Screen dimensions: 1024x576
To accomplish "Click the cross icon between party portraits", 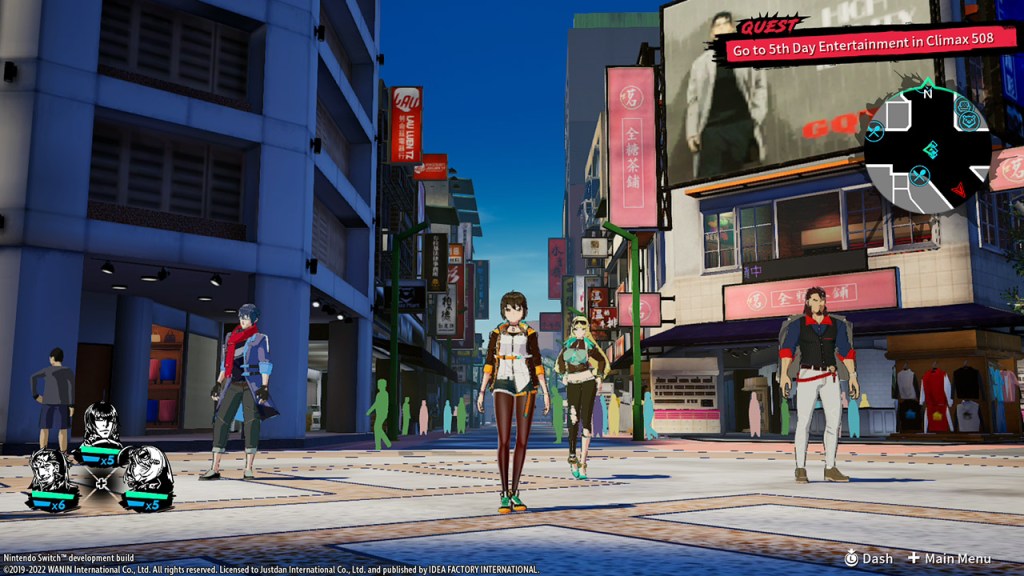I will tap(99, 483).
